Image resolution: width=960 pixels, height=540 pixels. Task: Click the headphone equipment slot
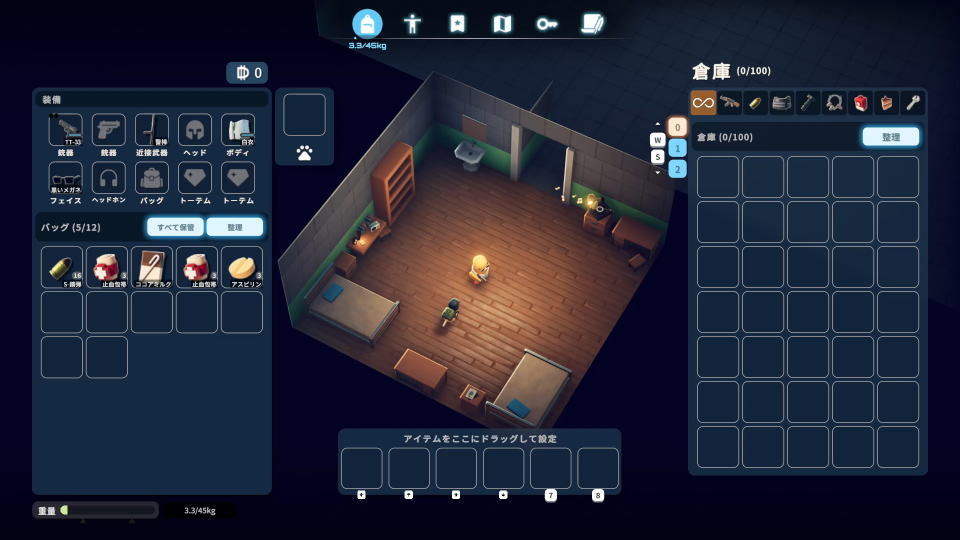[109, 179]
